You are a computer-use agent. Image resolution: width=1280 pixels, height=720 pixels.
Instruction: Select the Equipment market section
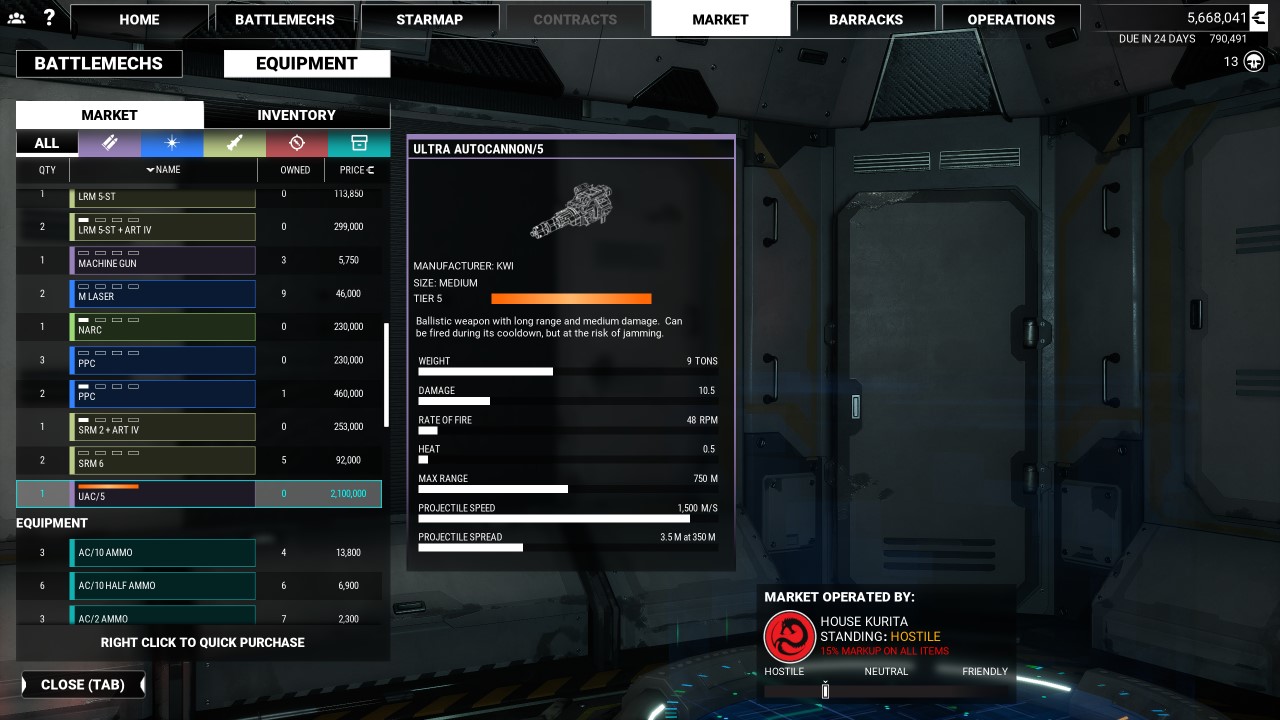(306, 63)
